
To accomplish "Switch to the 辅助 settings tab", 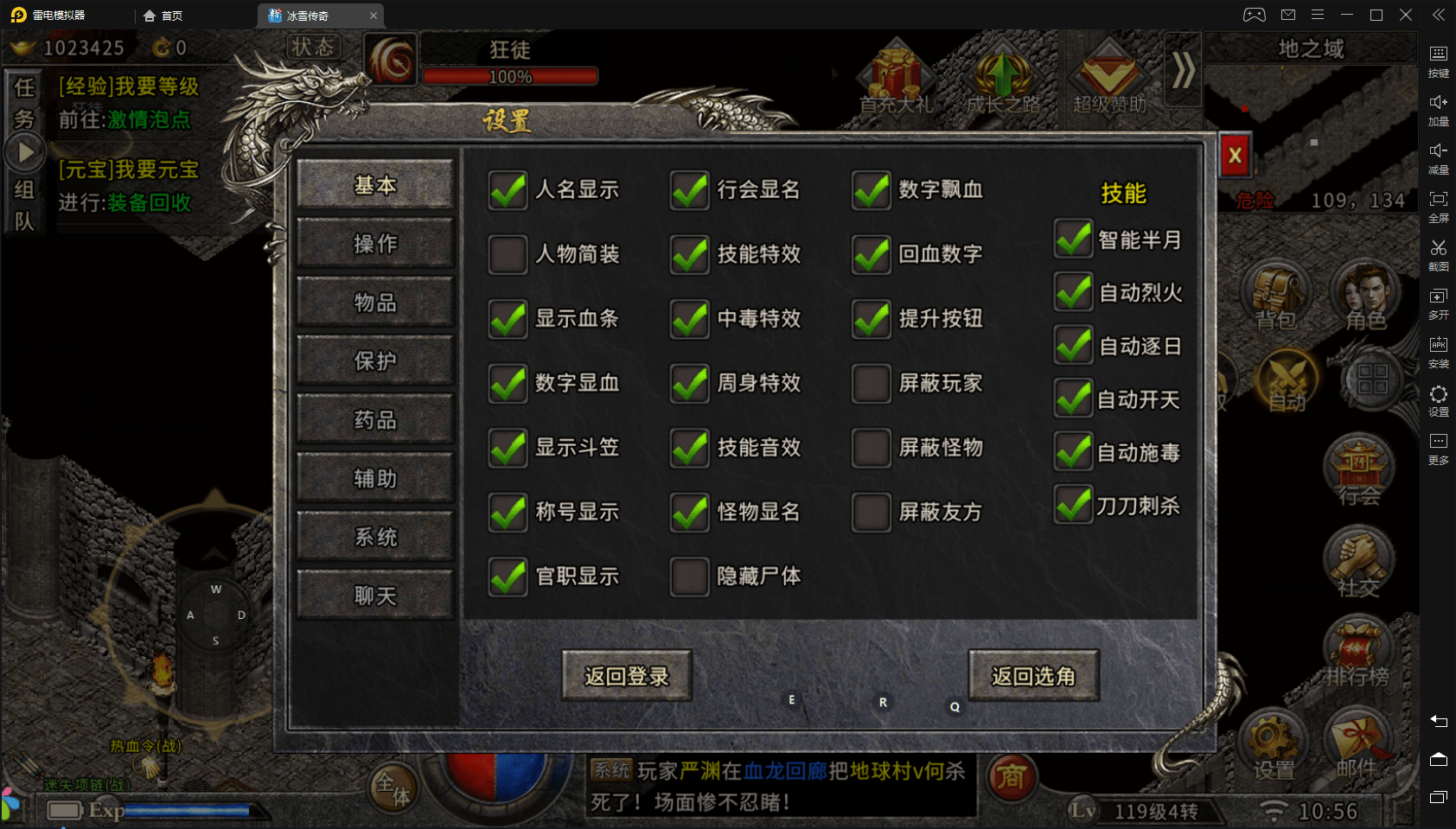I will [375, 478].
